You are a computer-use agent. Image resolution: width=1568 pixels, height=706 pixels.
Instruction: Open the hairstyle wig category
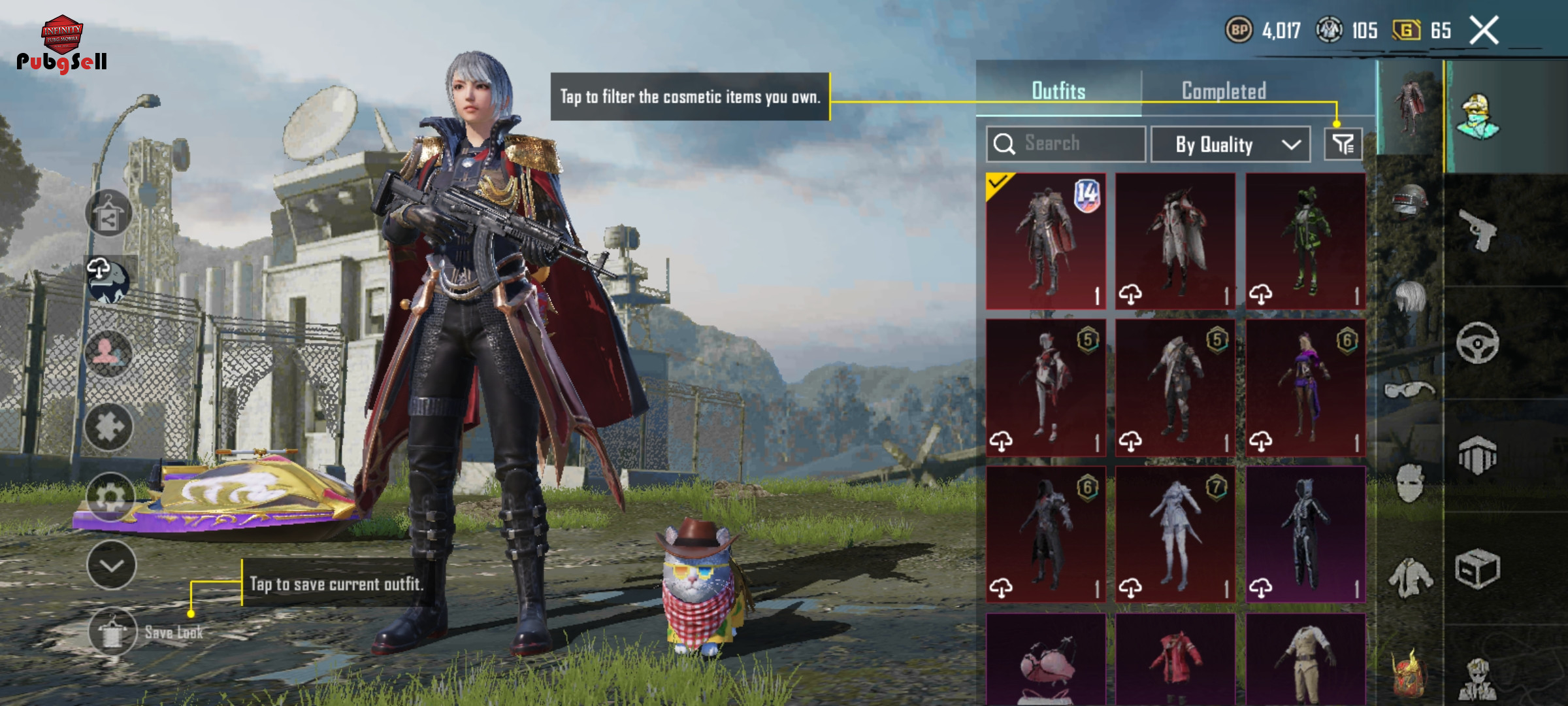(1410, 296)
